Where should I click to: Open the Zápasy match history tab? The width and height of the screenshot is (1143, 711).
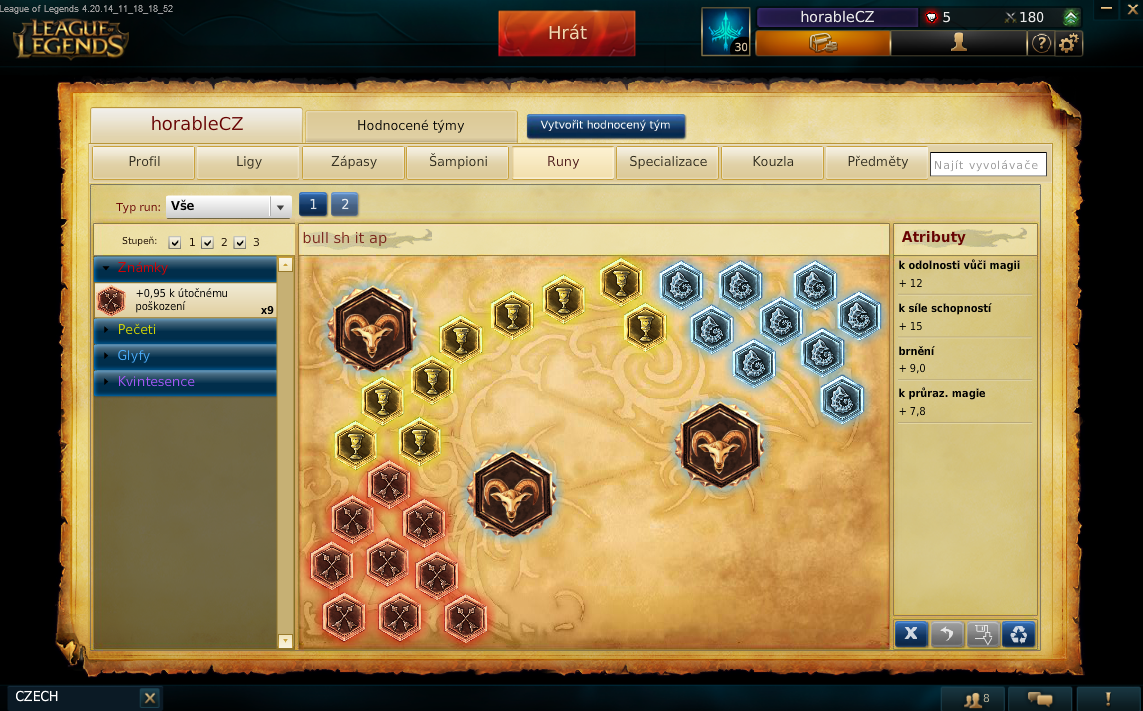pyautogui.click(x=354, y=162)
